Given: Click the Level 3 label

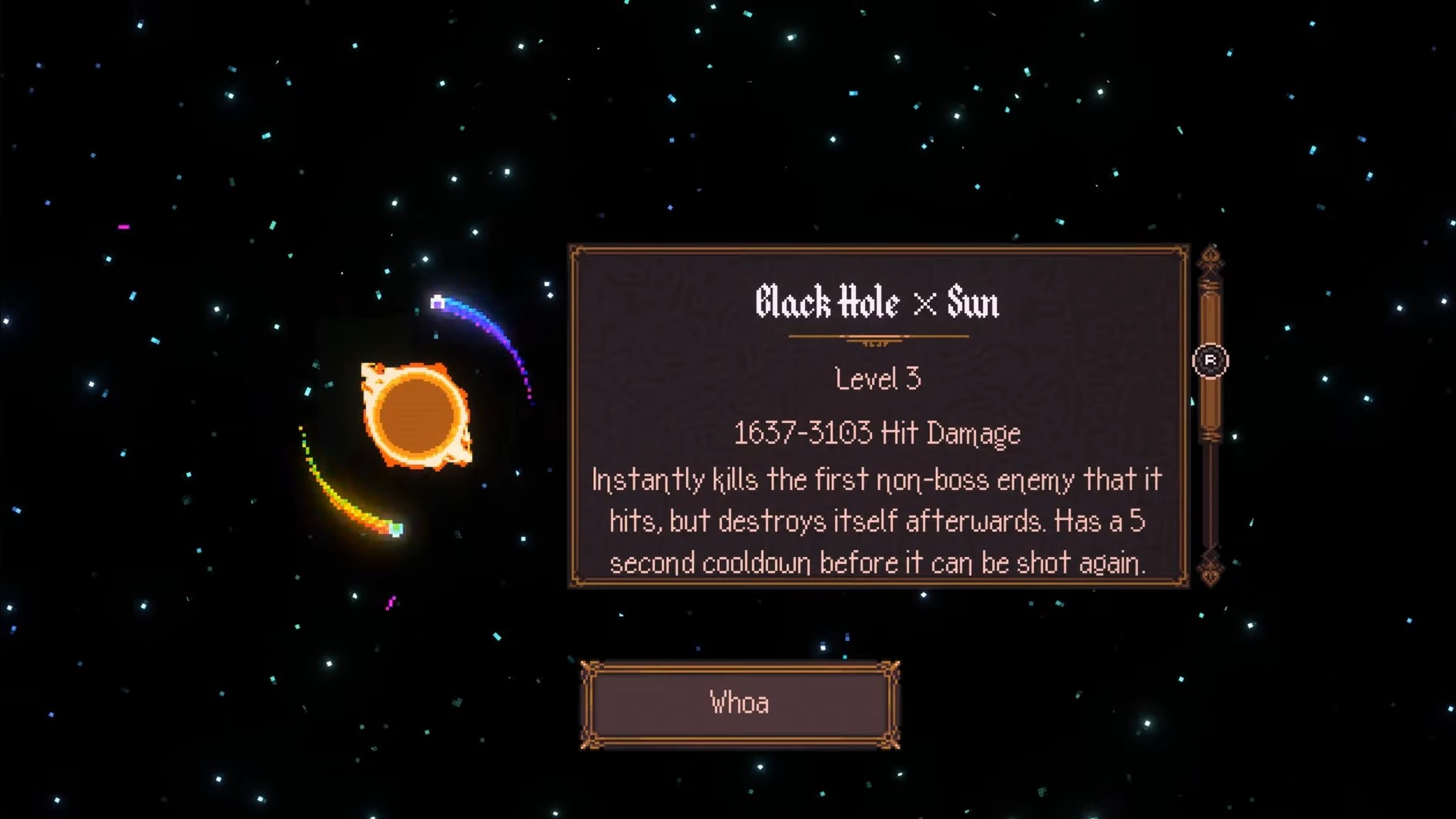Looking at the screenshot, I should (x=877, y=378).
